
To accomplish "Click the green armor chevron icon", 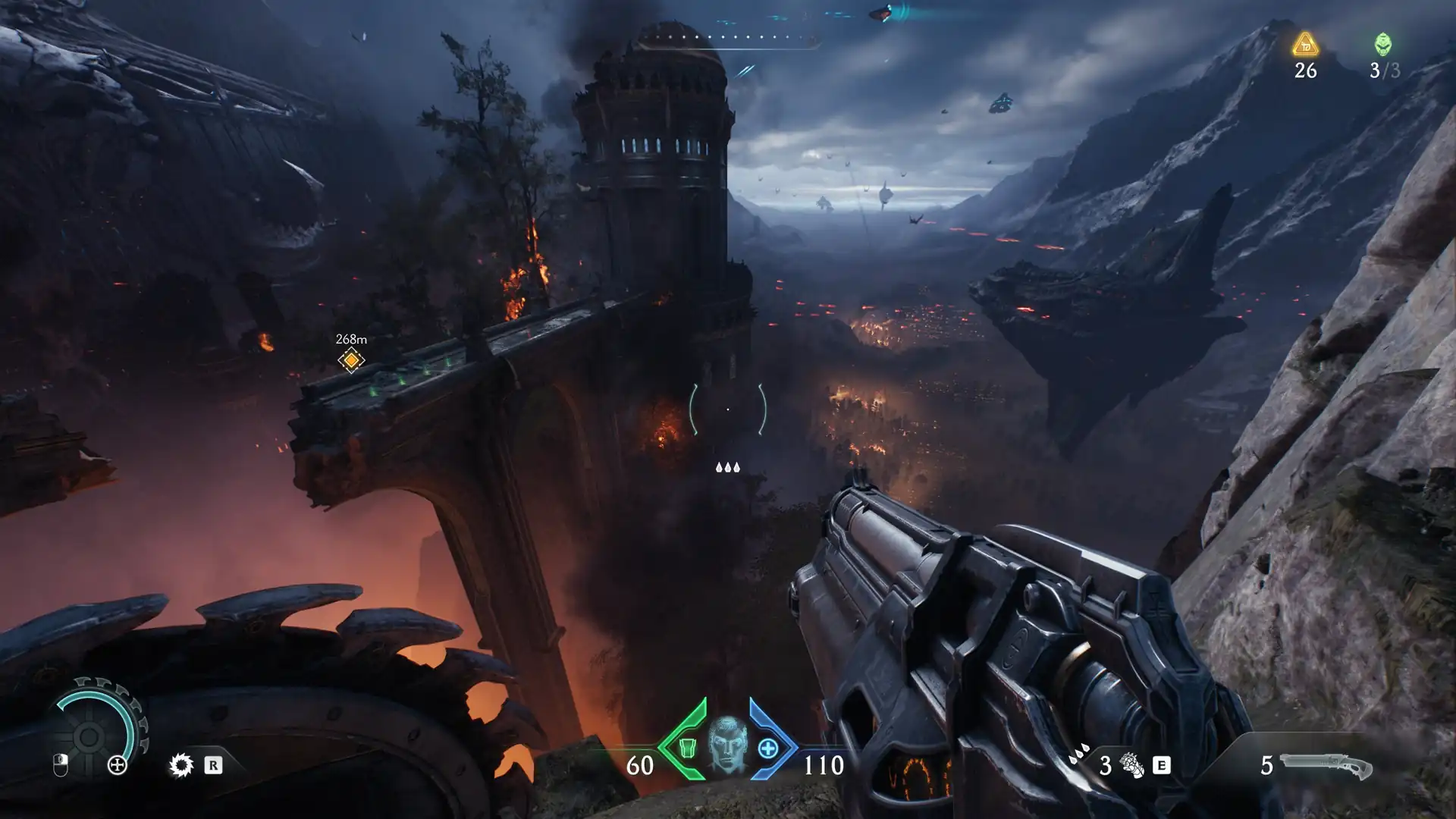I will tap(685, 747).
